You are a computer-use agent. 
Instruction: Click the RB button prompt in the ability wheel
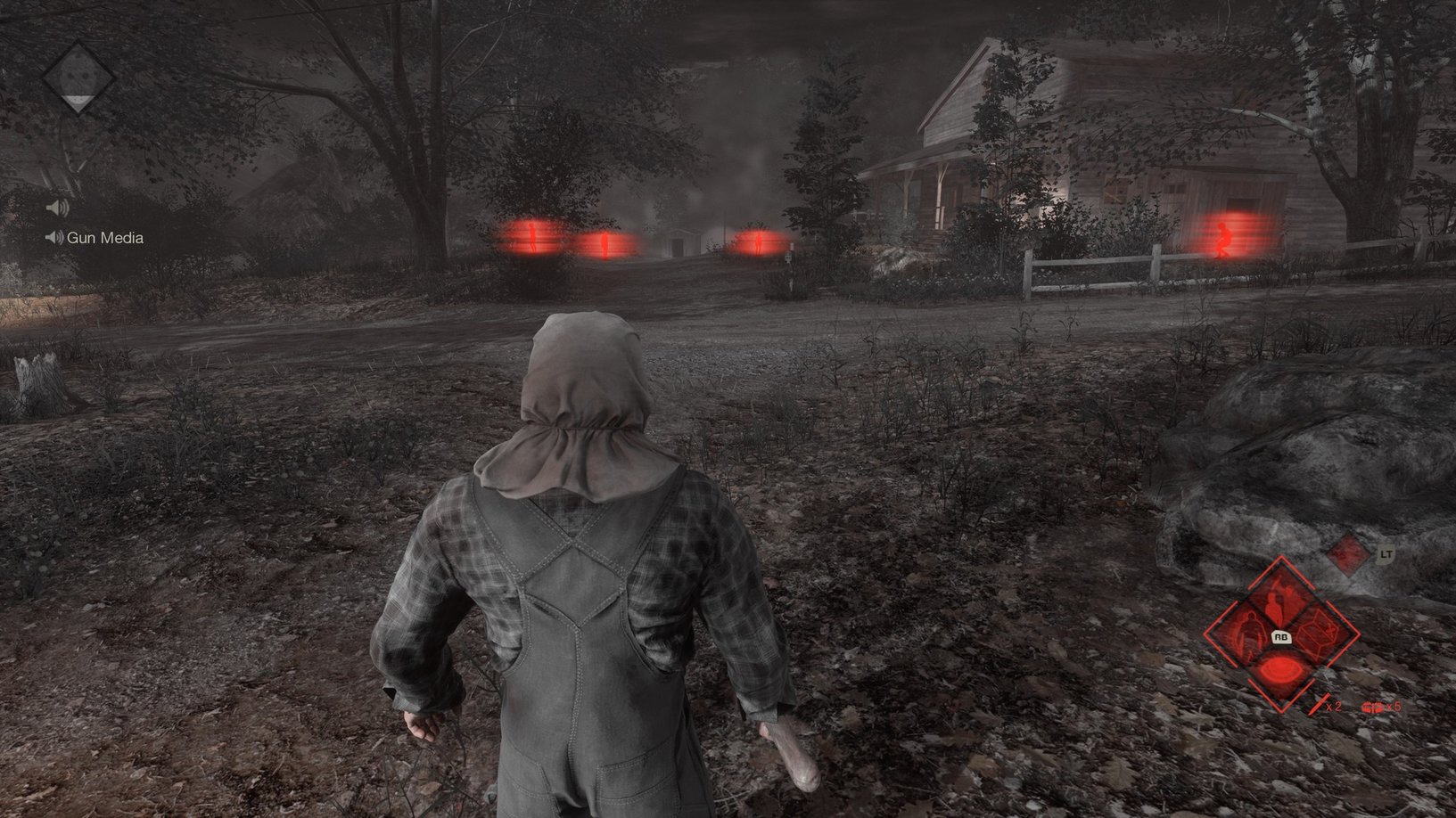(x=1281, y=637)
